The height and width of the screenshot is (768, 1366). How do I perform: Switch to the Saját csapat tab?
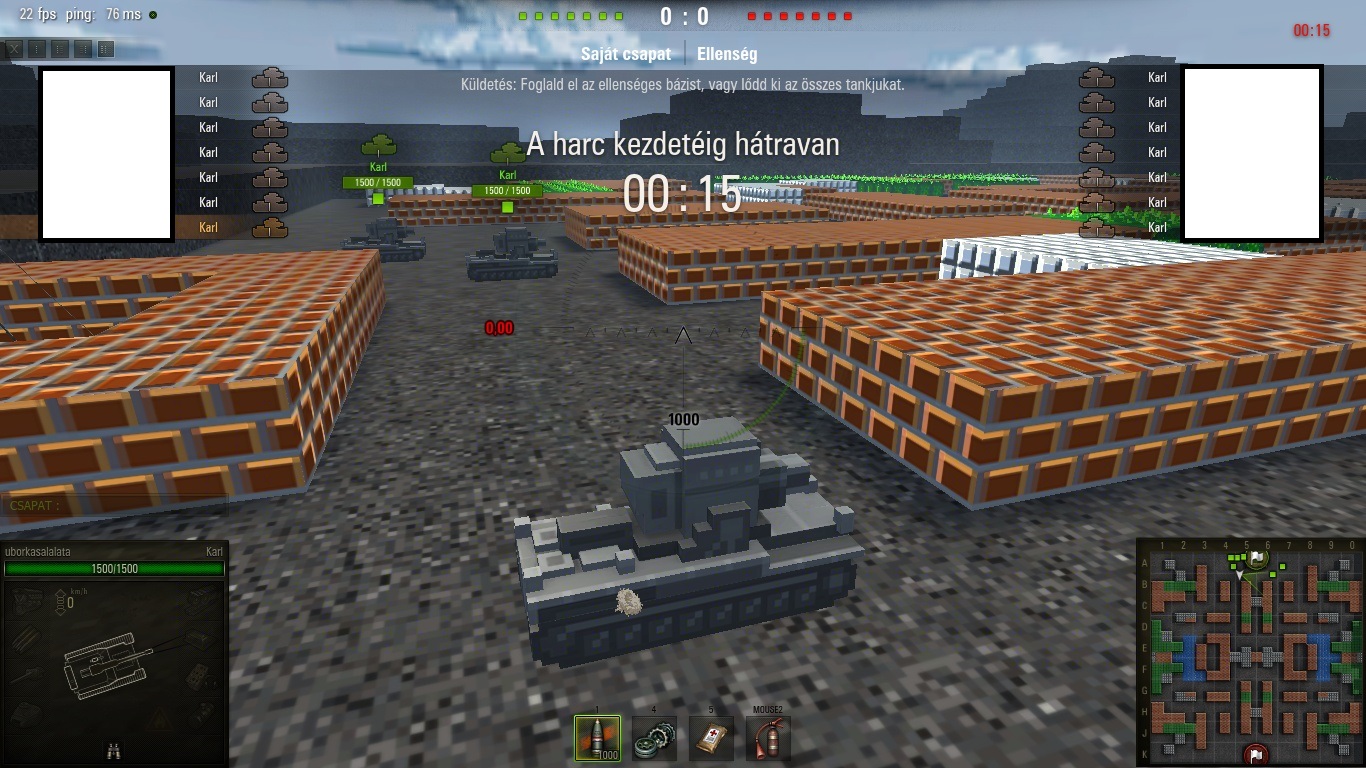[x=626, y=54]
